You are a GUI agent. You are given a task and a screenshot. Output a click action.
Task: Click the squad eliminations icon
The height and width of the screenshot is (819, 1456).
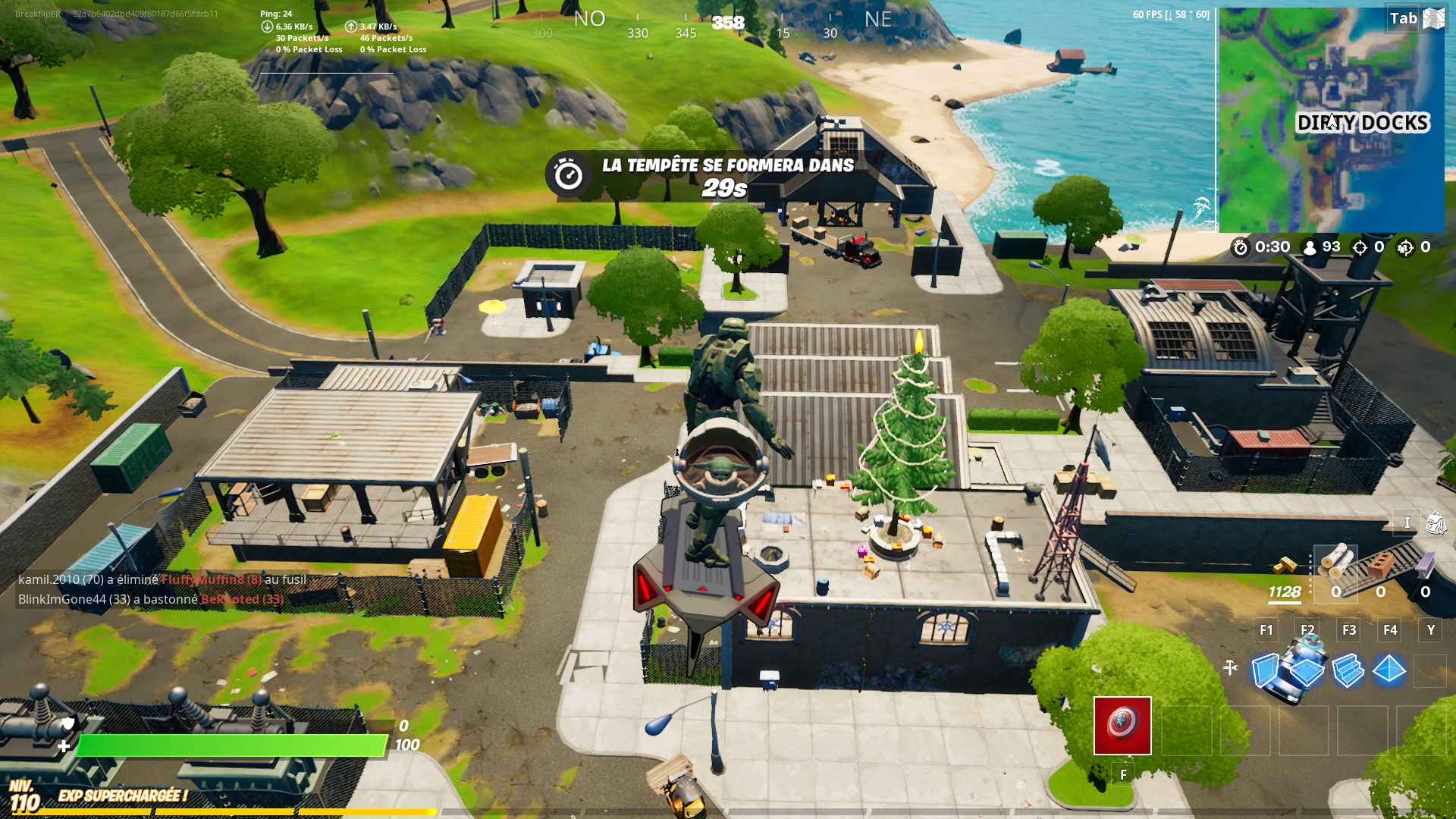coord(1404,248)
